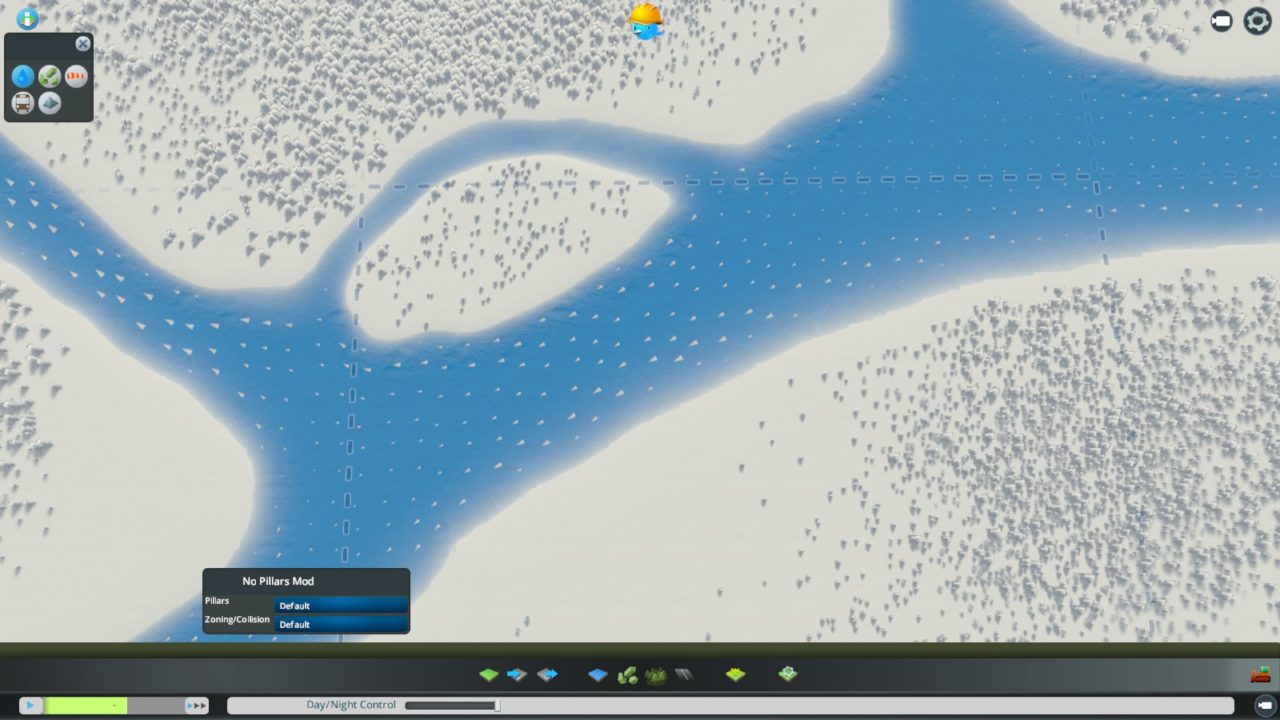Enable the natural resources overlay
This screenshot has height=720, width=1280.
[x=50, y=76]
